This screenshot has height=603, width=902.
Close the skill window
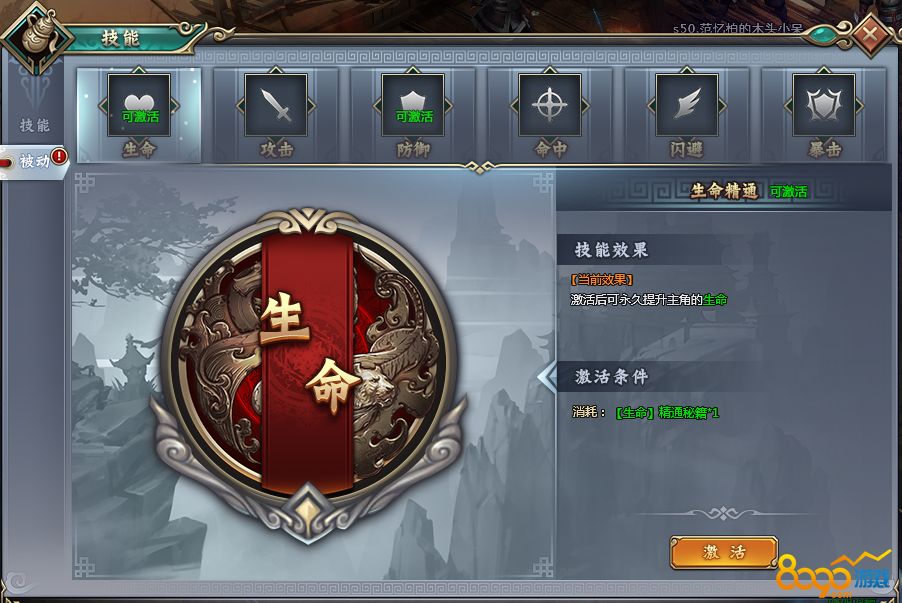pos(871,33)
